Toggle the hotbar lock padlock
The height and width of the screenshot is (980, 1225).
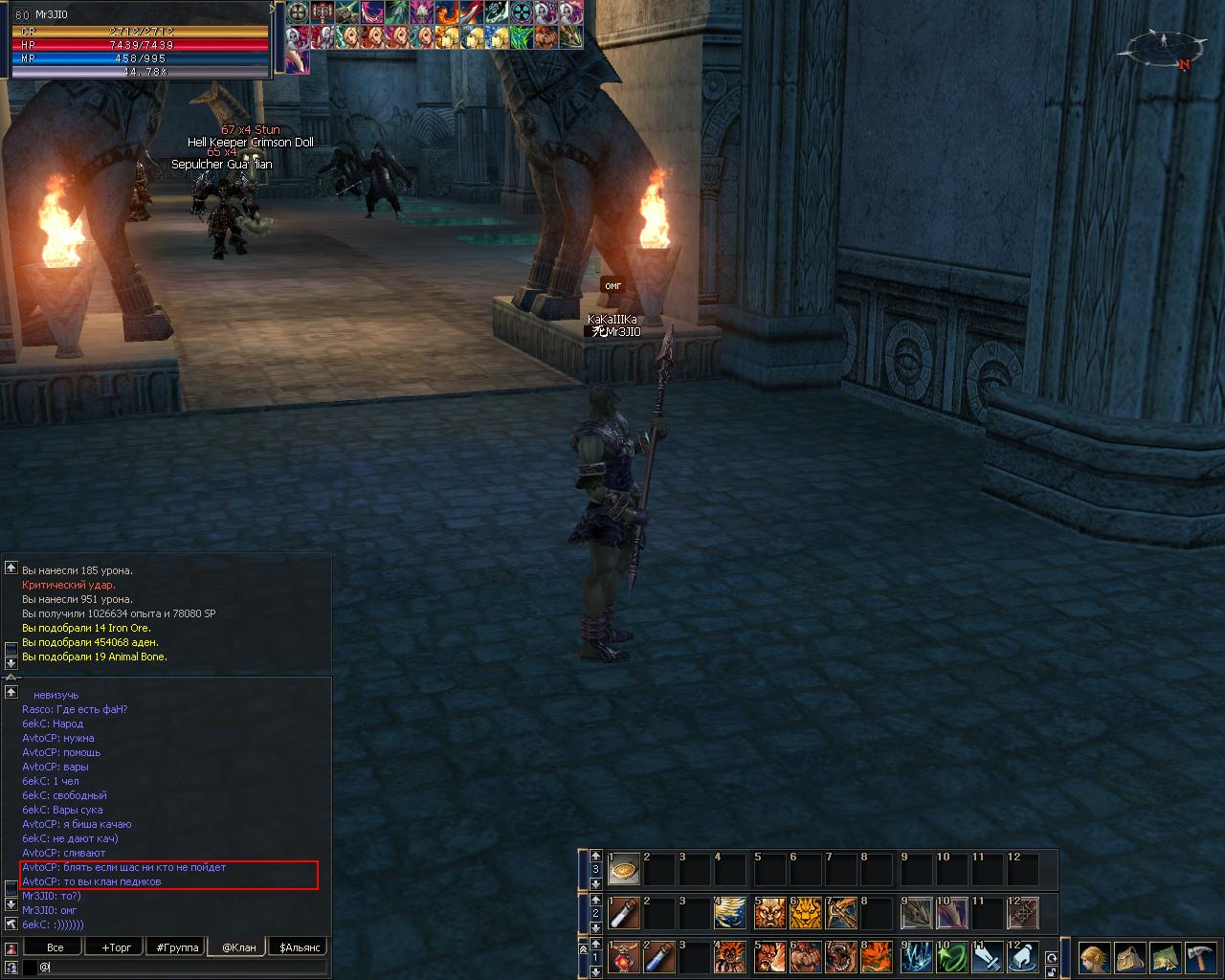tap(1052, 972)
